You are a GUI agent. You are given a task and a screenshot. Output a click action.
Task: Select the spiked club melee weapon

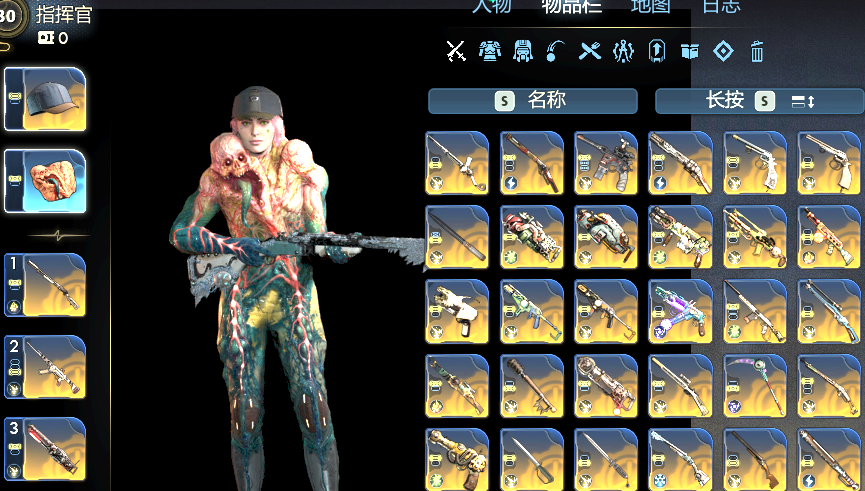(531, 385)
